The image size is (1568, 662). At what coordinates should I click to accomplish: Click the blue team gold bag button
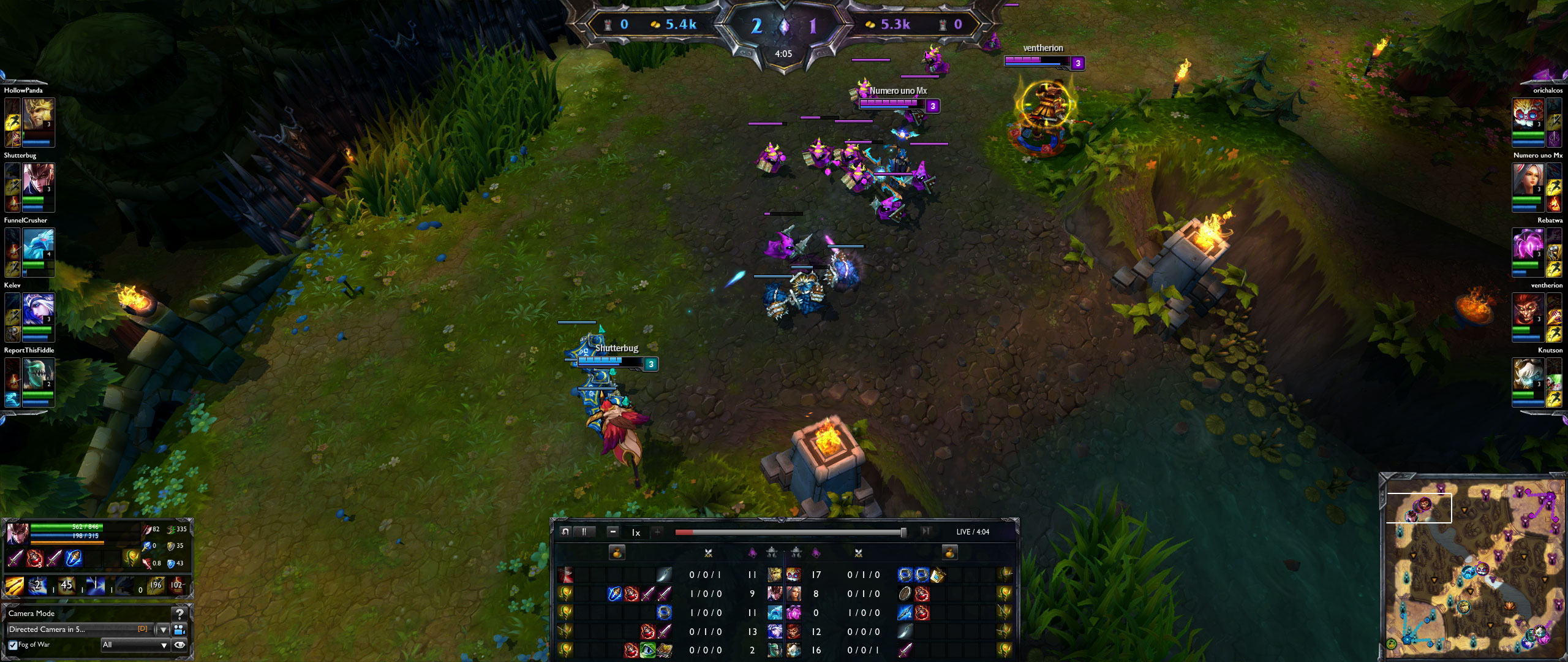pos(617,553)
